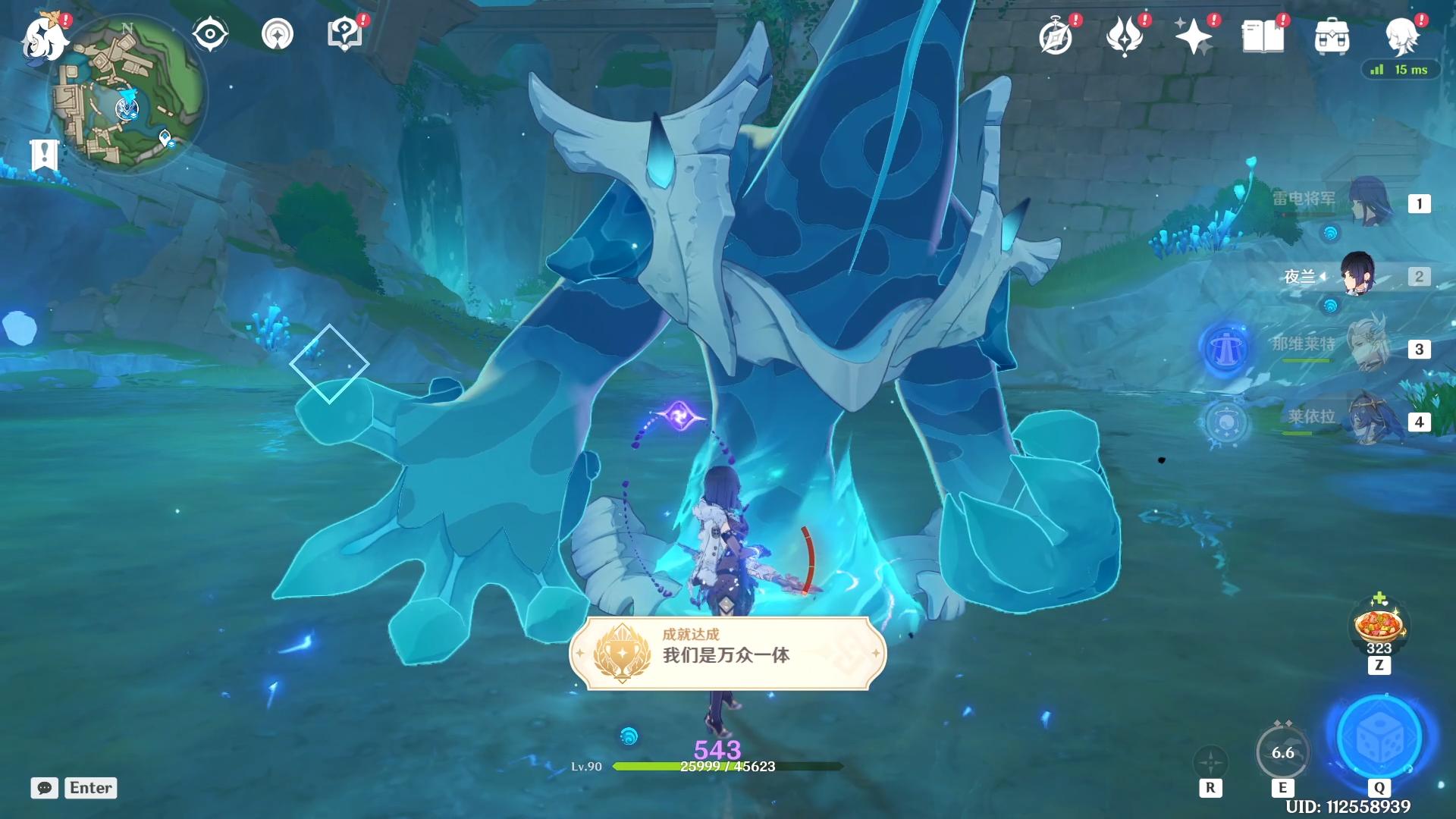Trigger the elemental skill on cooldown
The image size is (1456, 819).
[1282, 752]
